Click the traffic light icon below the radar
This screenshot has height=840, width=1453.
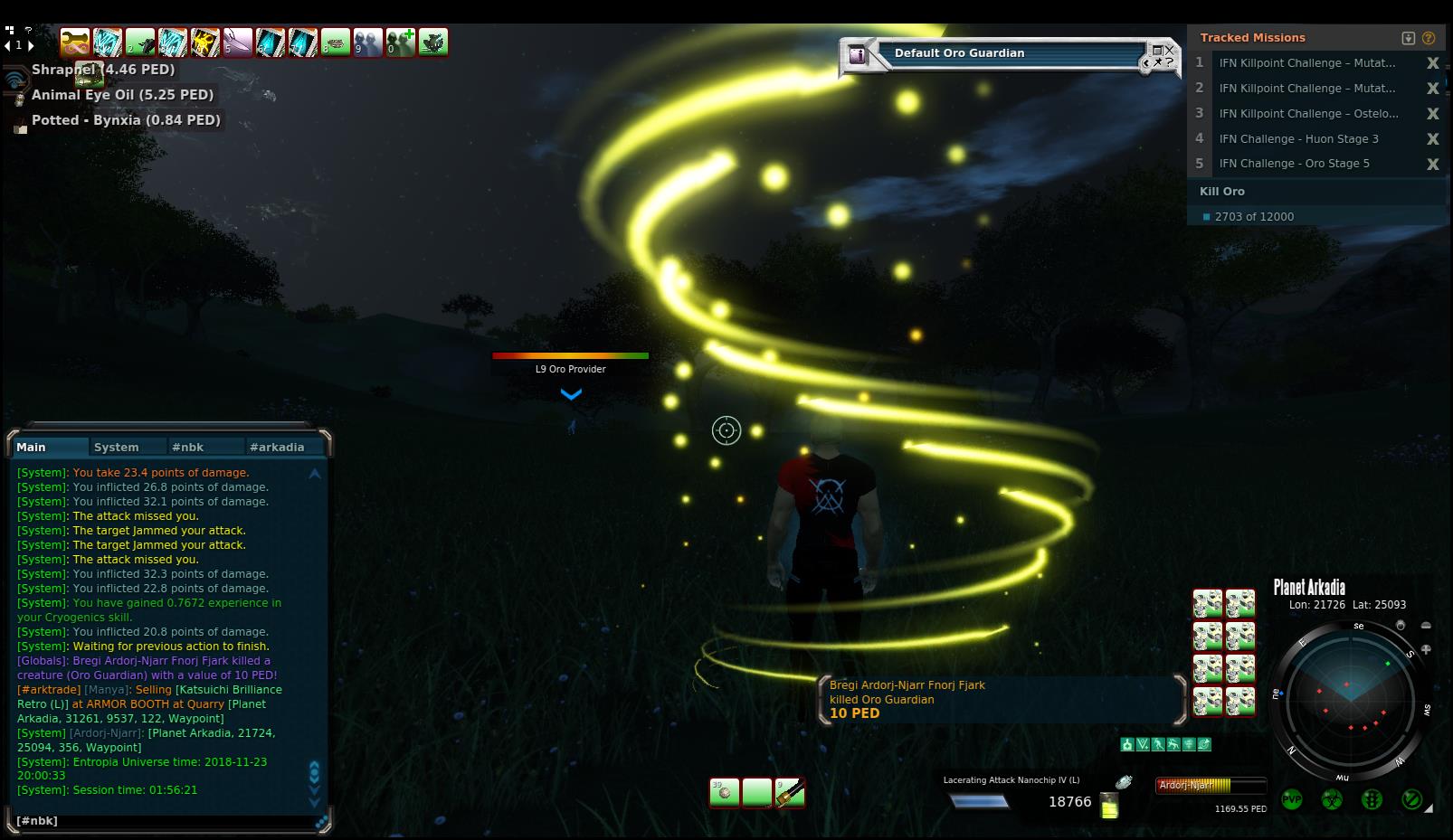(1372, 800)
